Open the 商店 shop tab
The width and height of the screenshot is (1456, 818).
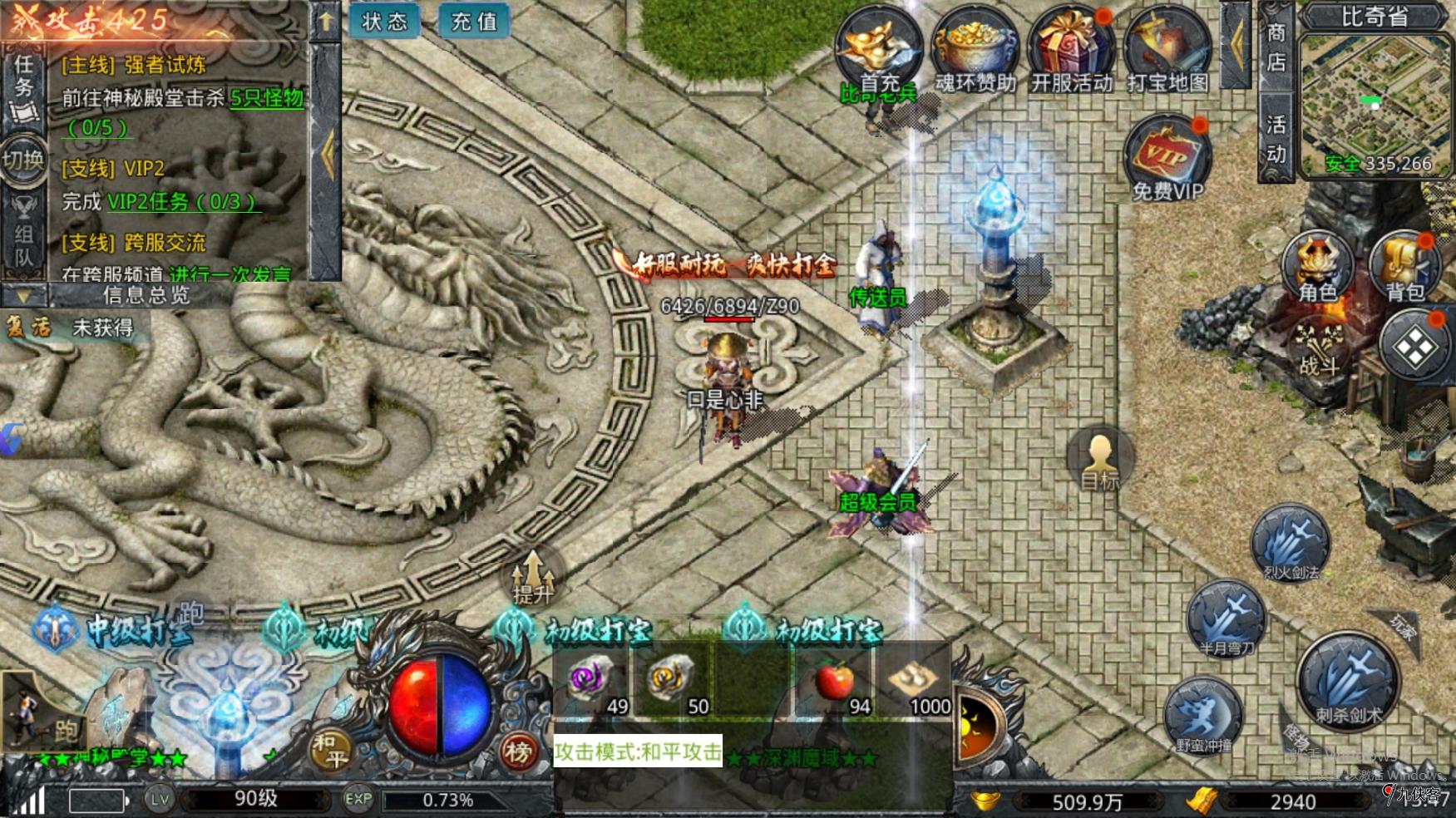[x=1276, y=47]
